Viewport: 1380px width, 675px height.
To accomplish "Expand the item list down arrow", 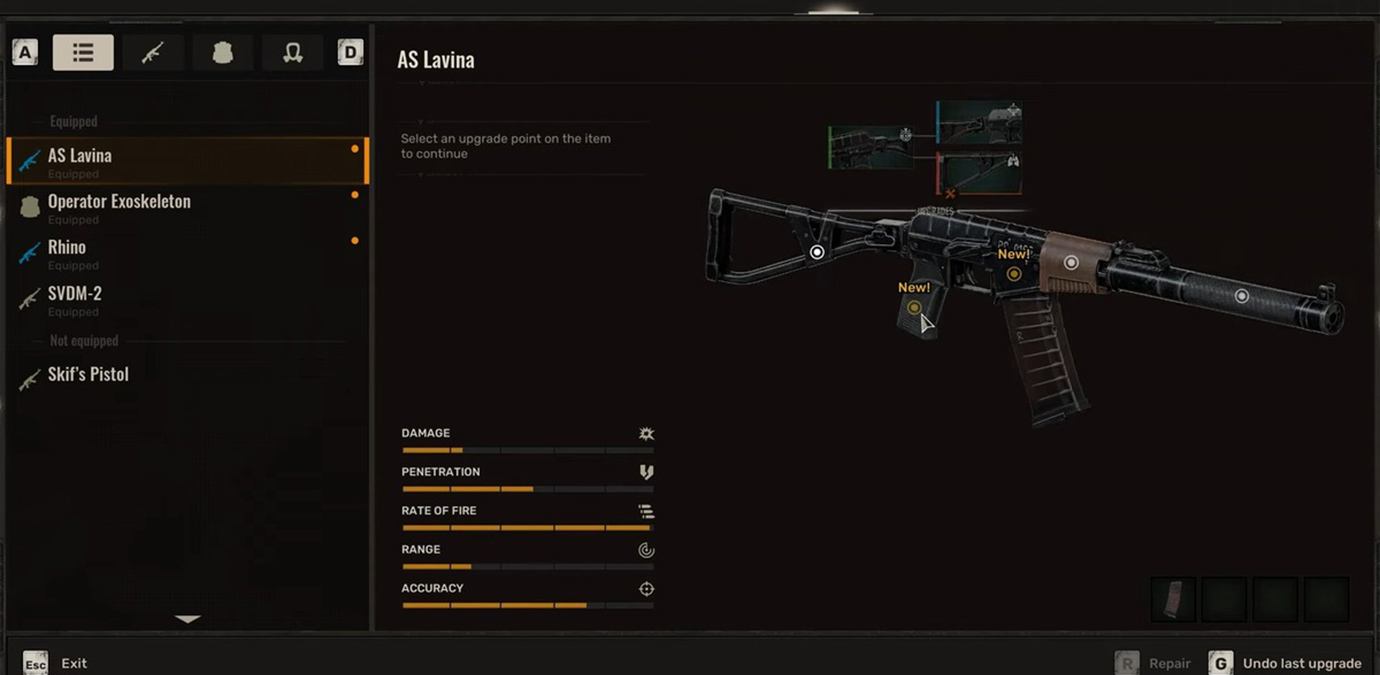I will [187, 619].
